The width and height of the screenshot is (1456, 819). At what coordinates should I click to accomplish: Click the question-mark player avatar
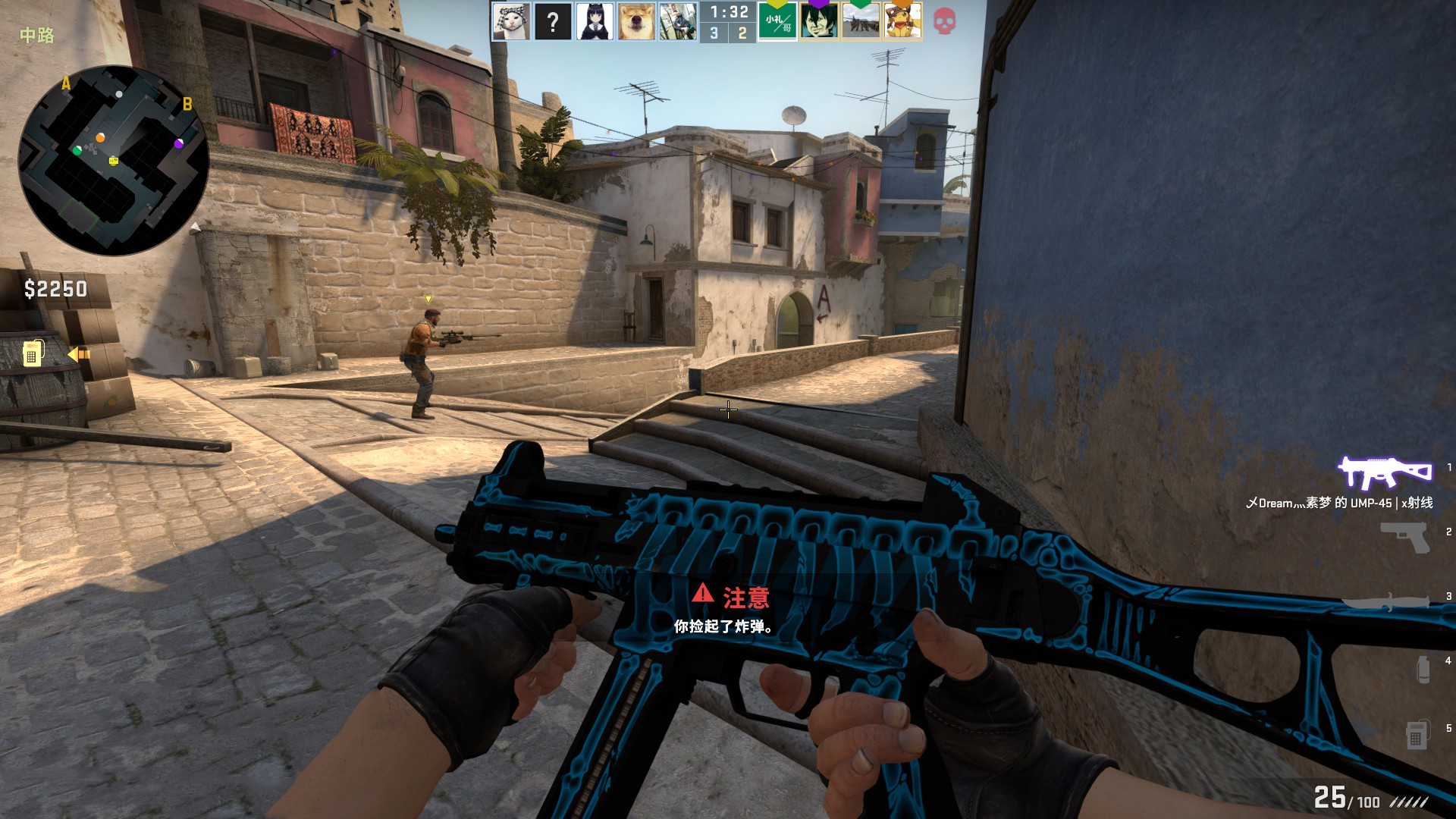[554, 21]
